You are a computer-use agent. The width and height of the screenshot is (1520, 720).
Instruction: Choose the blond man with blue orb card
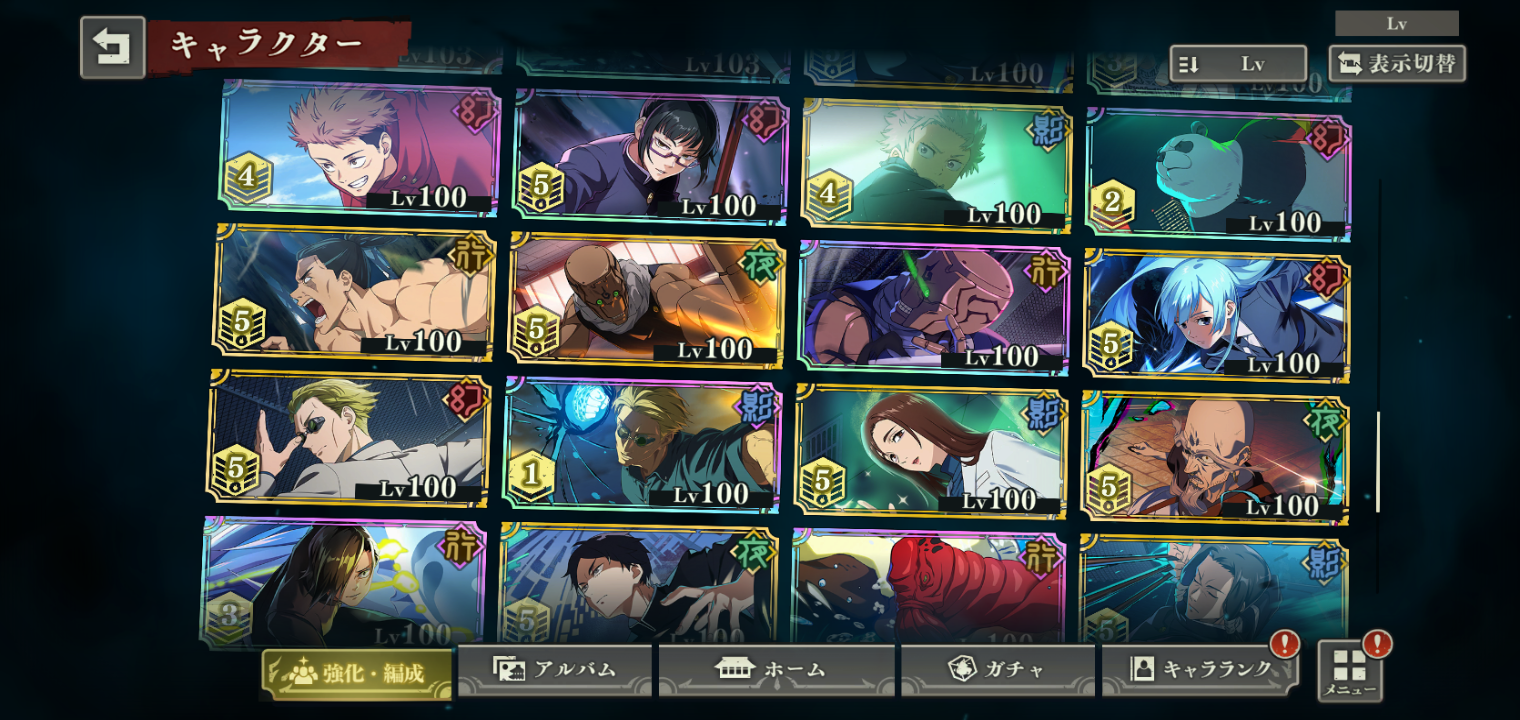[x=641, y=444]
